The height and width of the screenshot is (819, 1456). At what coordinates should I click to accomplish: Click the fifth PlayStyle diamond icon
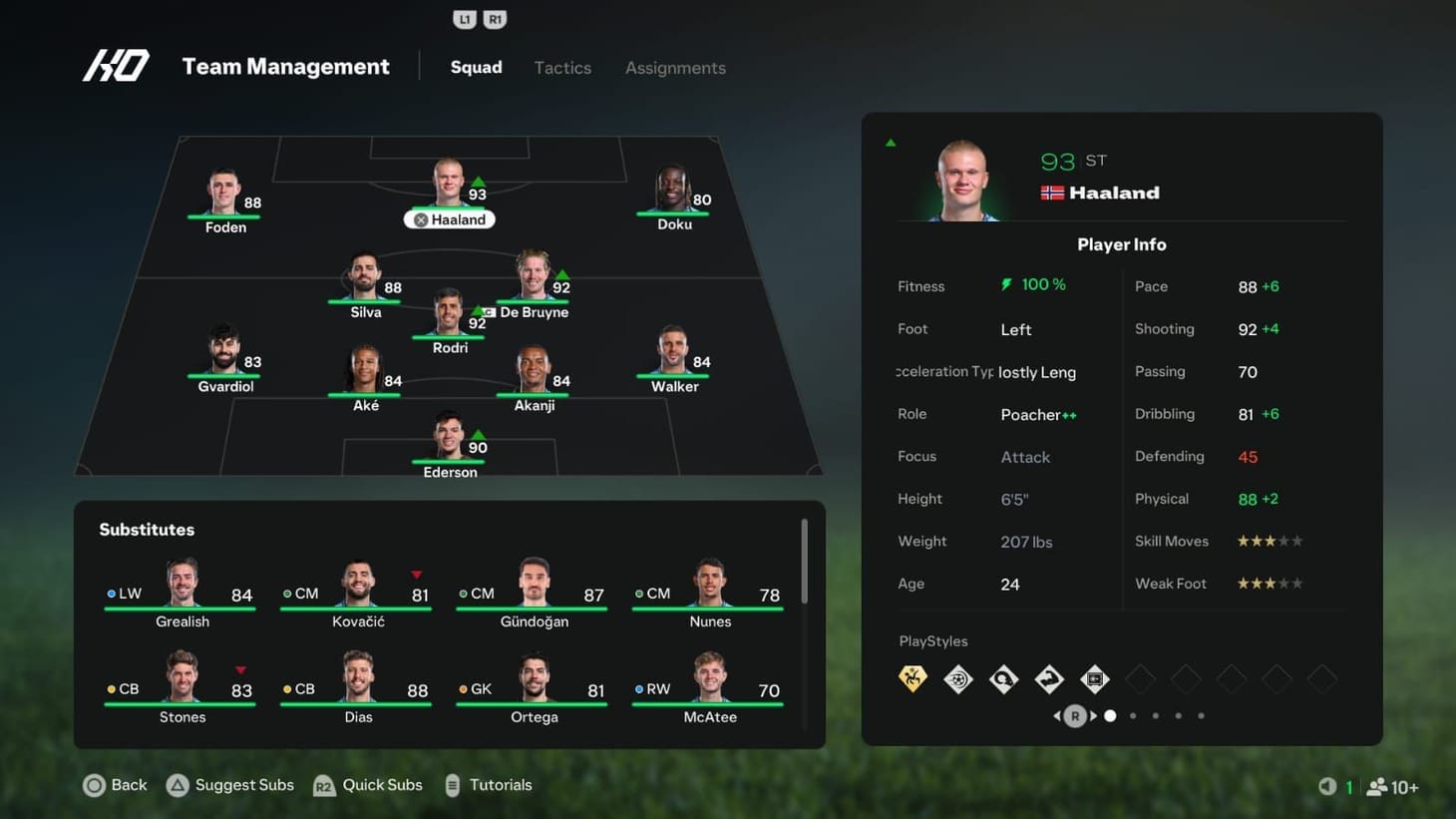(x=1094, y=678)
